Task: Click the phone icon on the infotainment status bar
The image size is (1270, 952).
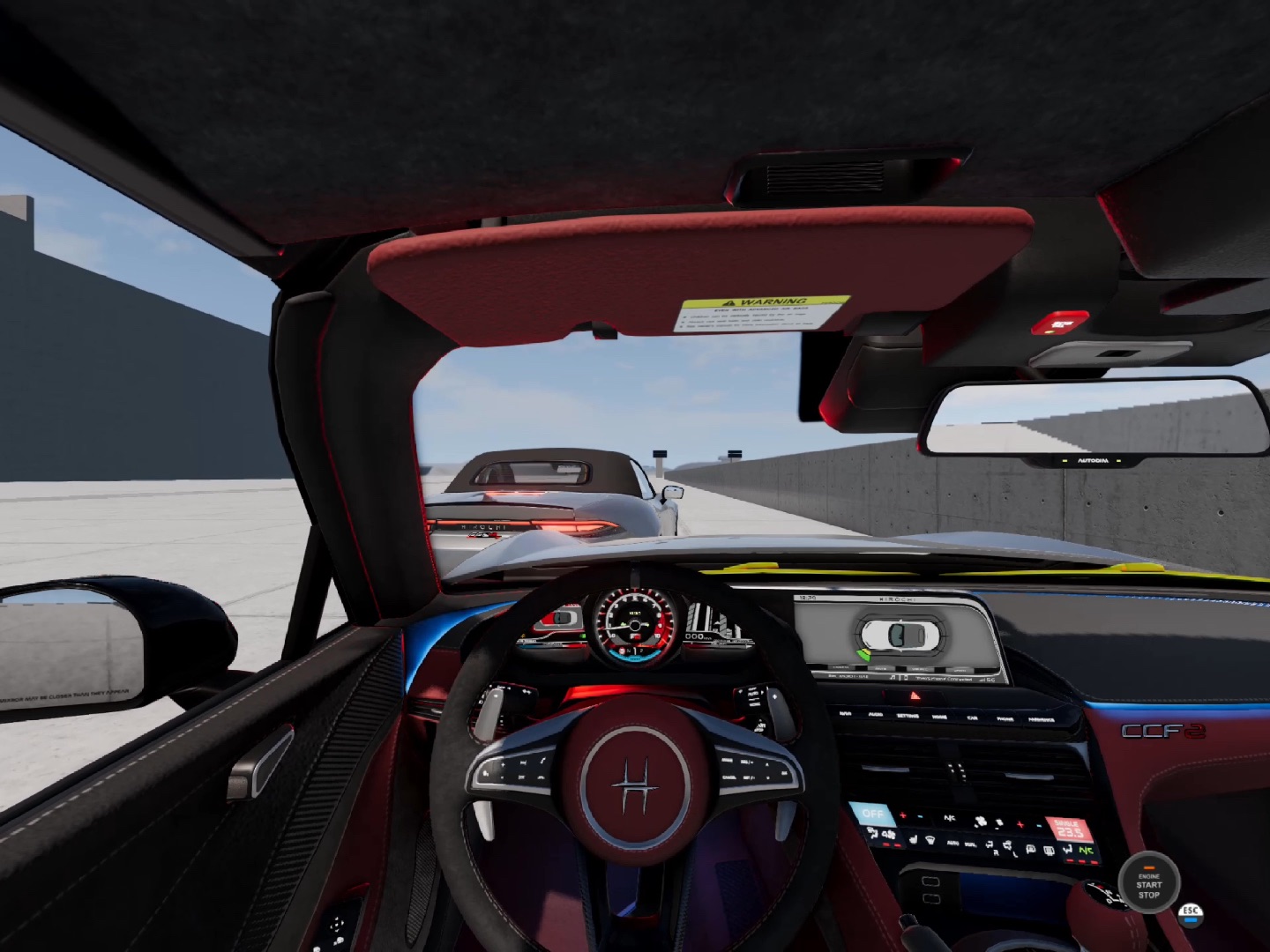Action: coord(906,677)
